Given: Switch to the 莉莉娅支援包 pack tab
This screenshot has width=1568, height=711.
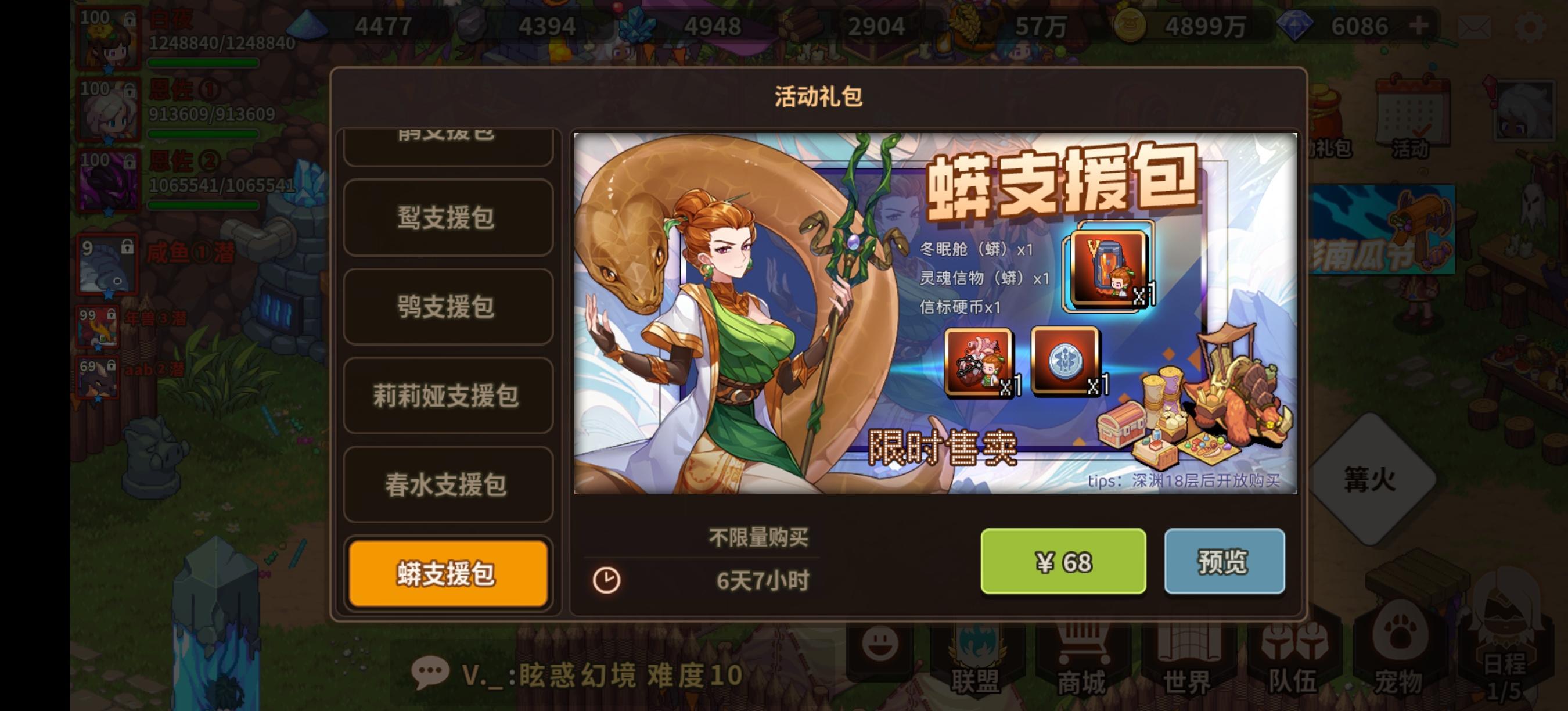Looking at the screenshot, I should pyautogui.click(x=448, y=396).
